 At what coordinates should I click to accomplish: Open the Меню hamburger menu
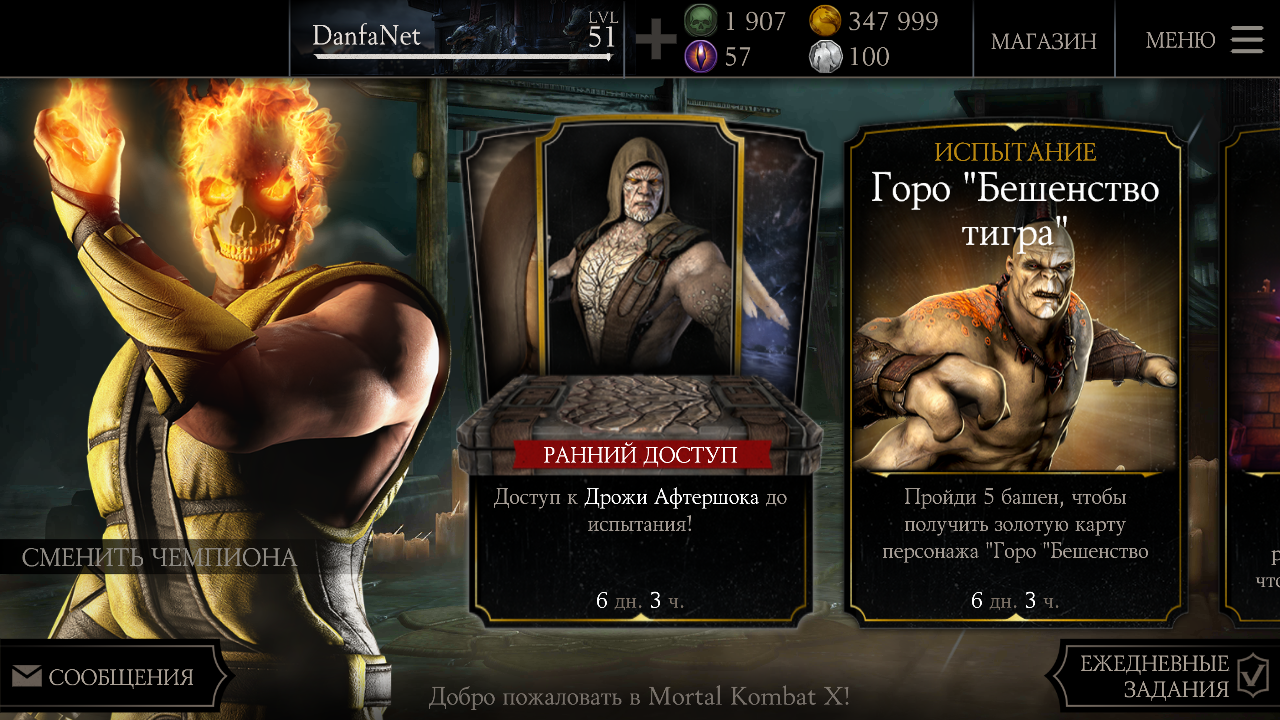(1204, 40)
